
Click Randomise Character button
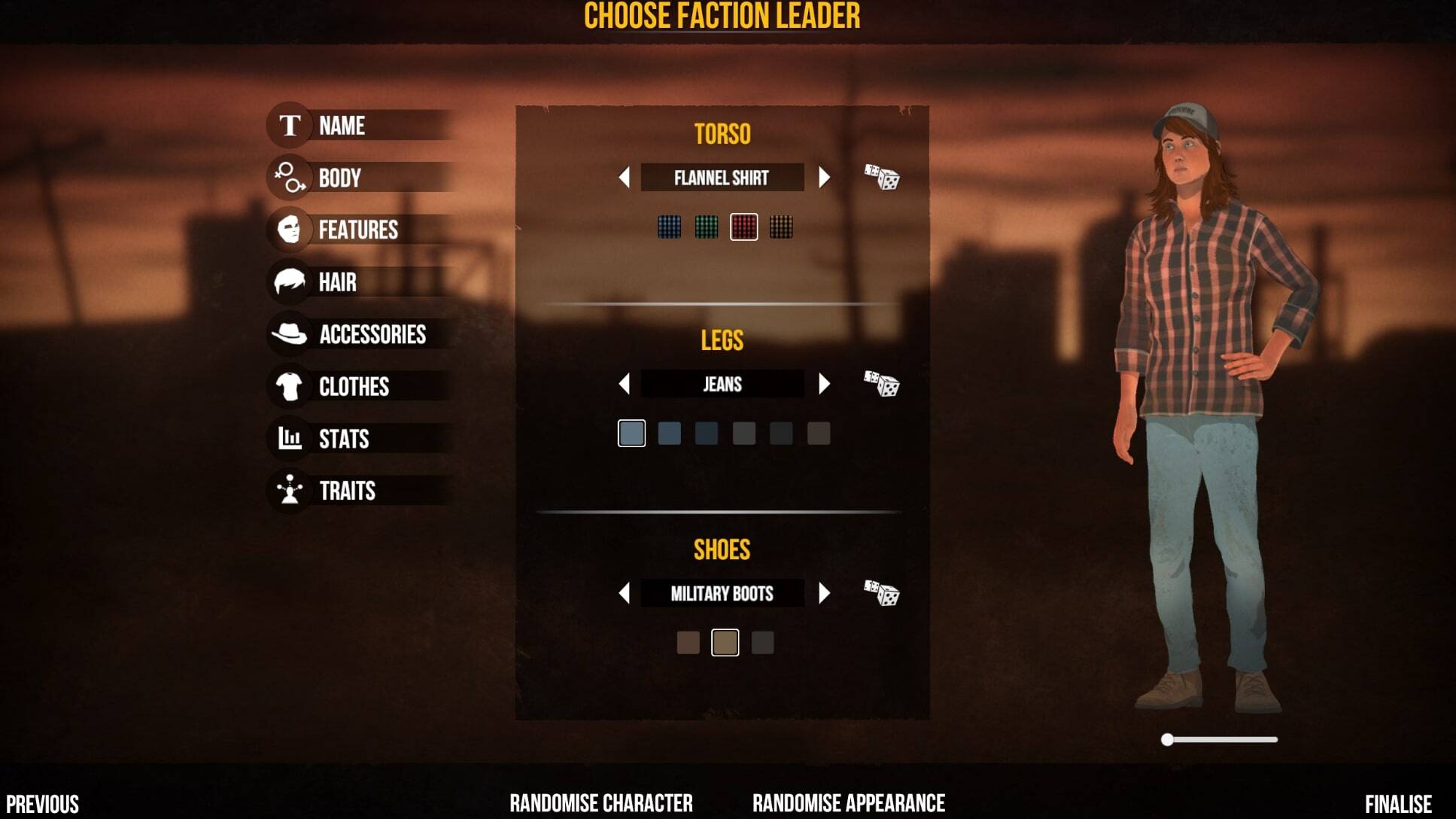point(600,803)
